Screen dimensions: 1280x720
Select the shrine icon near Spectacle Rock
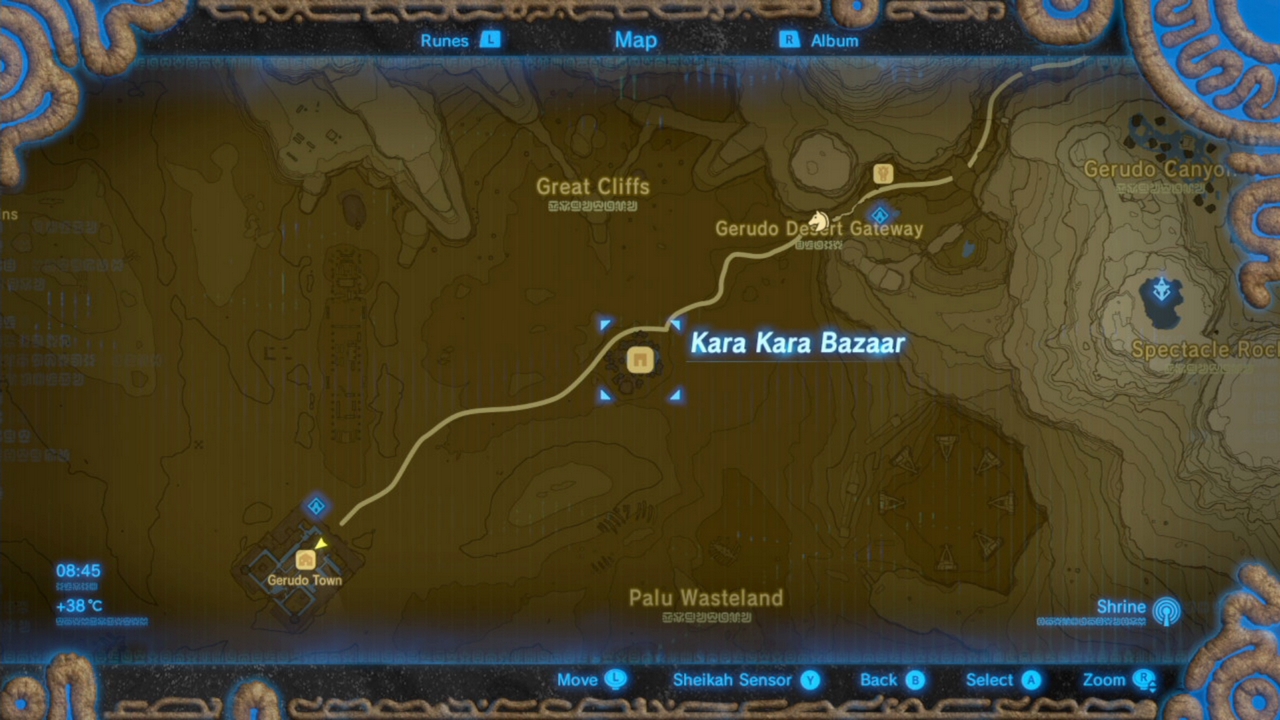[x=1161, y=291]
